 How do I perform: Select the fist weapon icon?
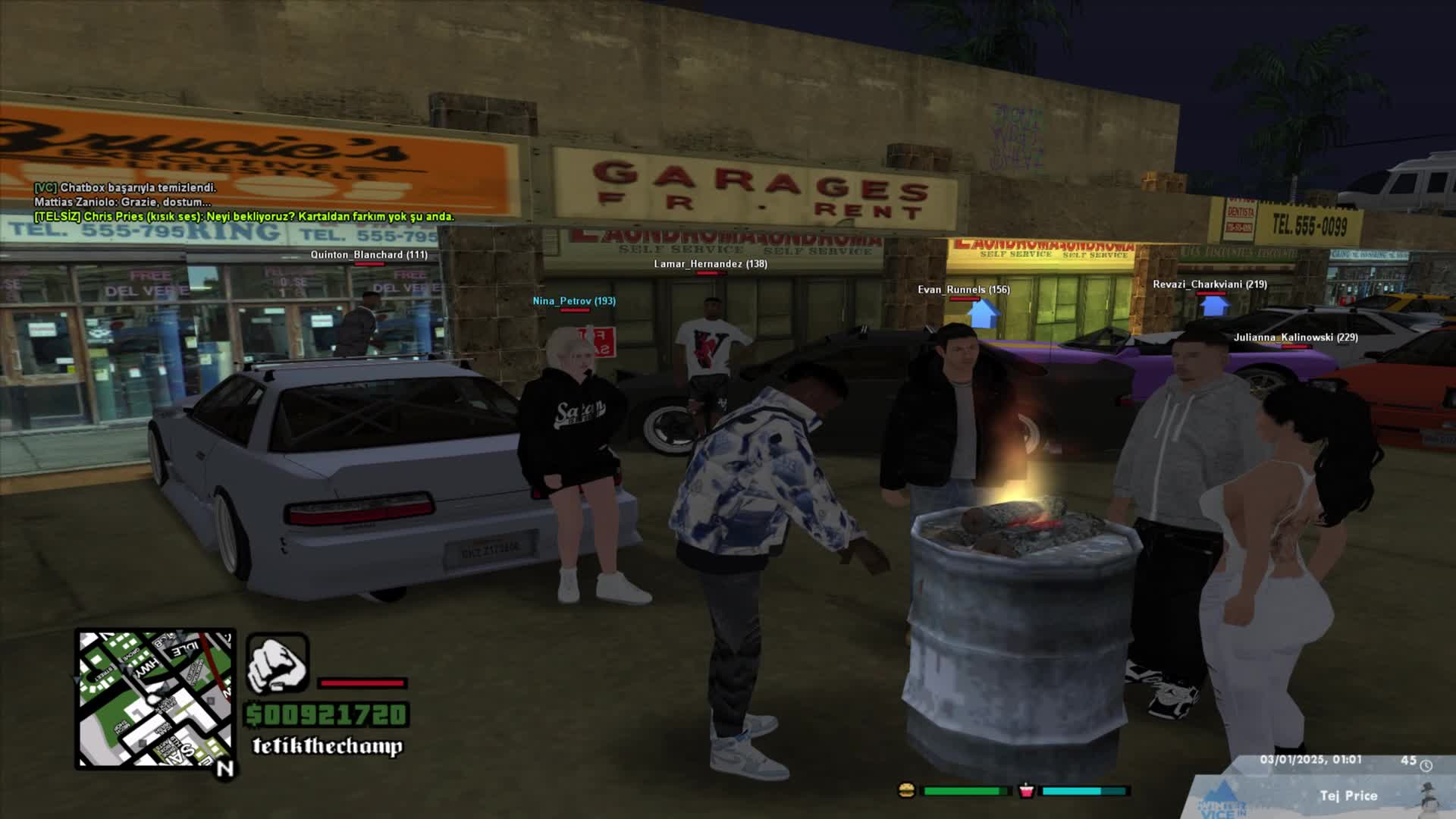pos(278,664)
